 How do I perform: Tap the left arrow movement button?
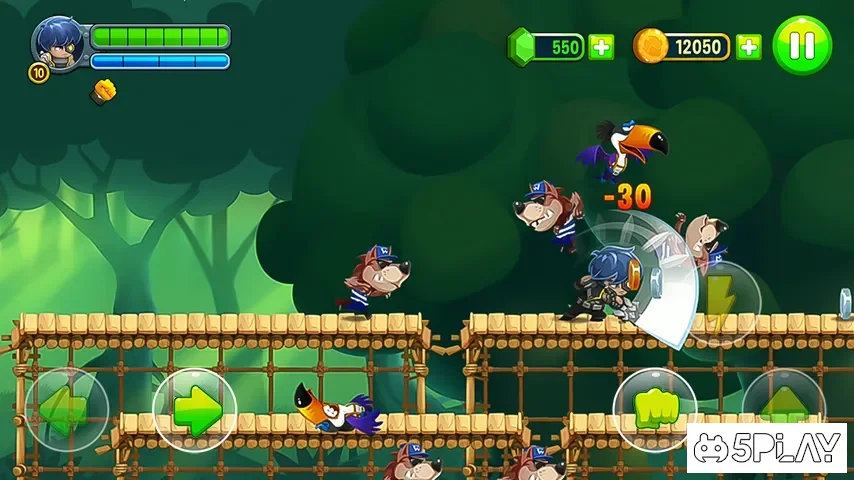(x=66, y=410)
